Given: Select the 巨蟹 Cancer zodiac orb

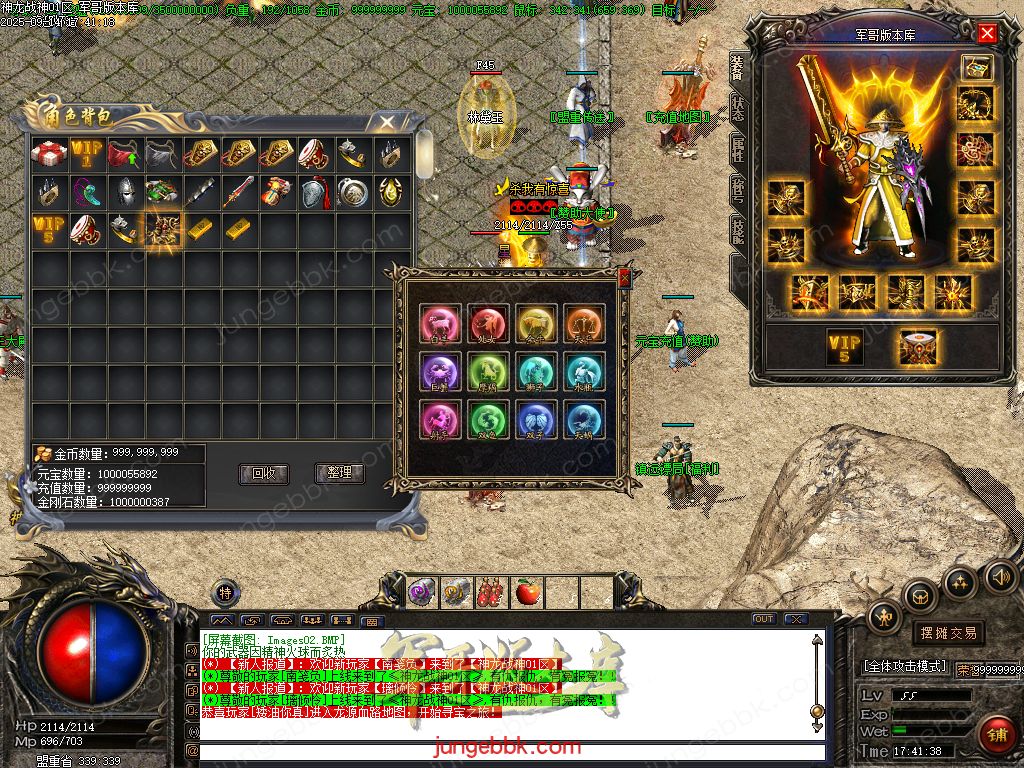Looking at the screenshot, I should pos(439,372).
